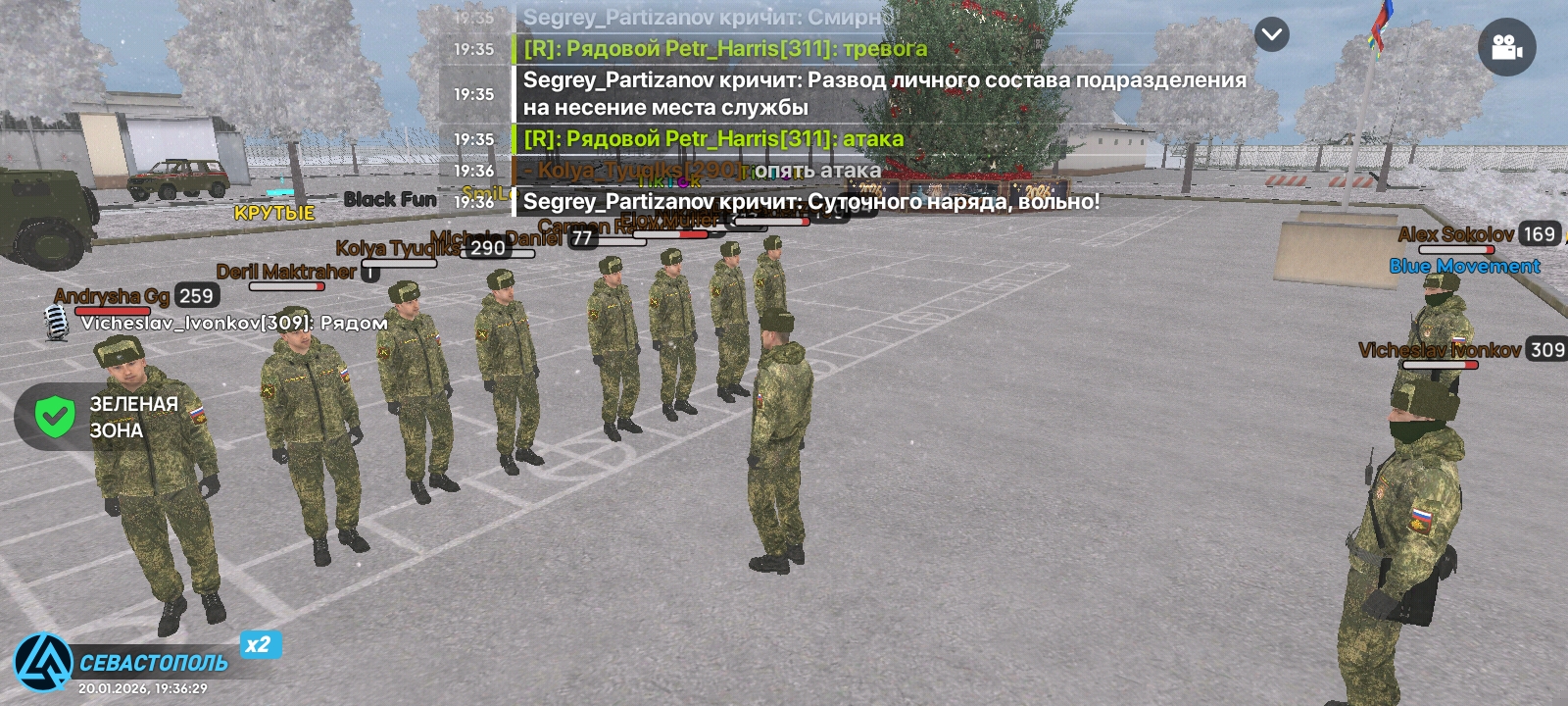This screenshot has width=1568, height=706.
Task: Select the КРУТЫЕ gang name tag
Action: 273,211
